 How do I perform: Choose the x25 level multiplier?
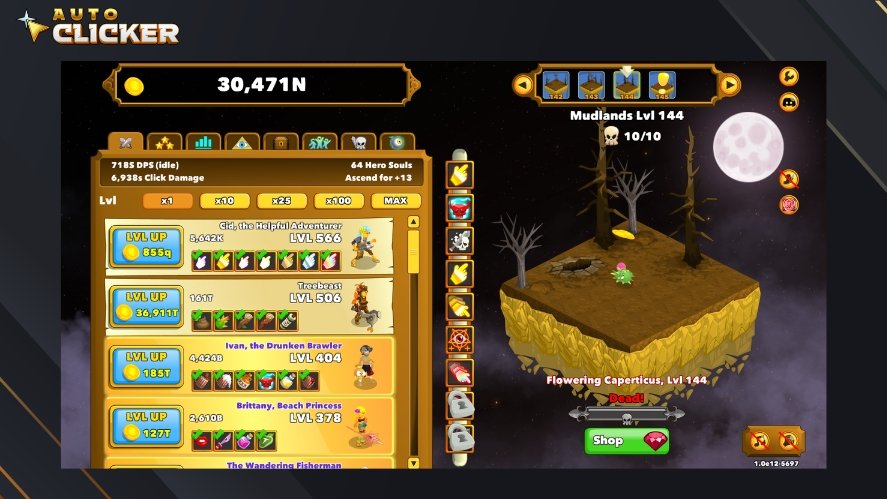point(282,201)
